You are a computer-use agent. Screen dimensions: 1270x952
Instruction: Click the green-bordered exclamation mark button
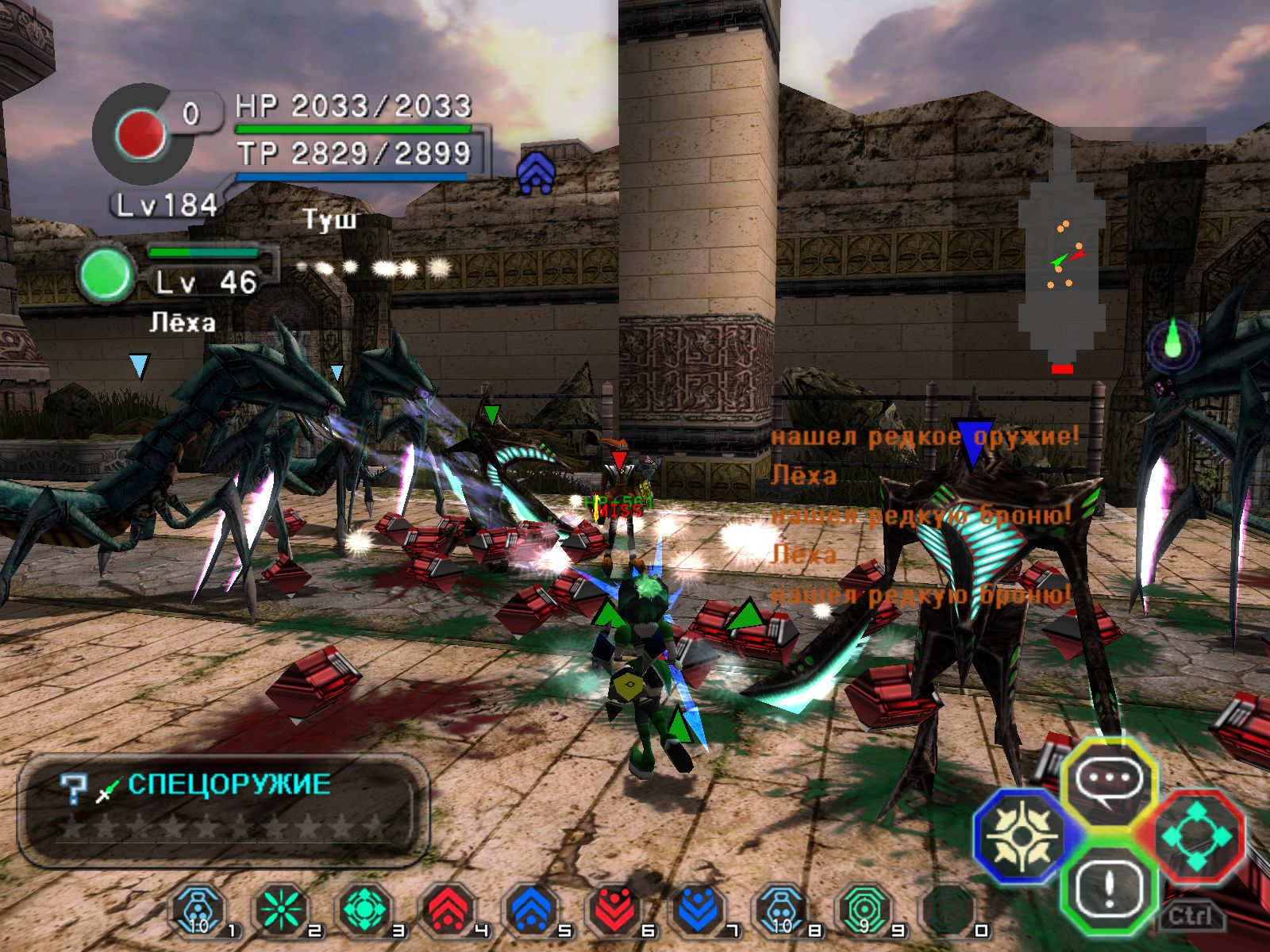1107,887
